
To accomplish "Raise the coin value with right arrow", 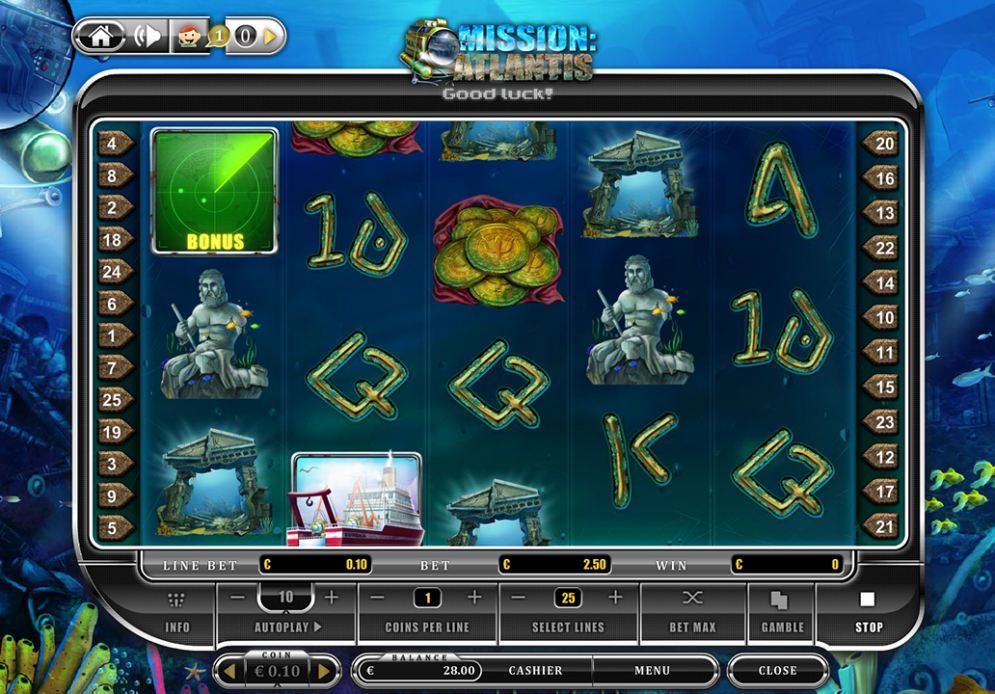I will point(324,671).
